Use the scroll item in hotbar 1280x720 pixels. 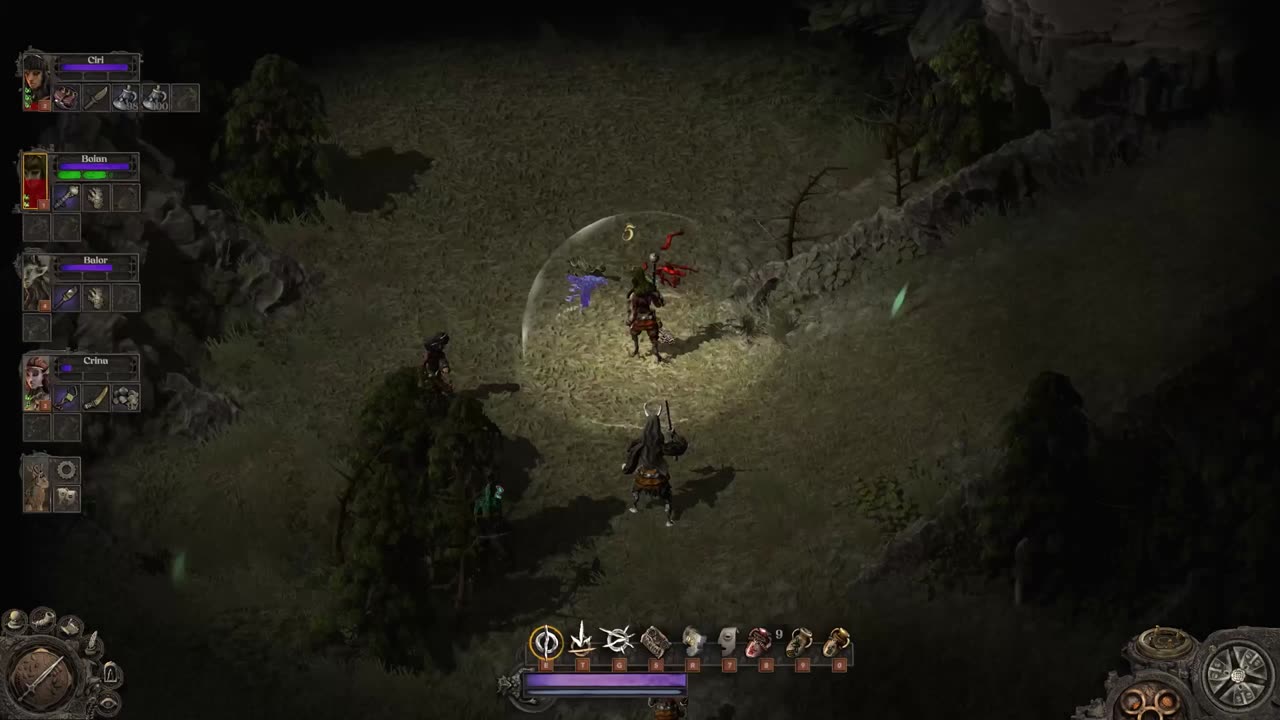(x=655, y=641)
